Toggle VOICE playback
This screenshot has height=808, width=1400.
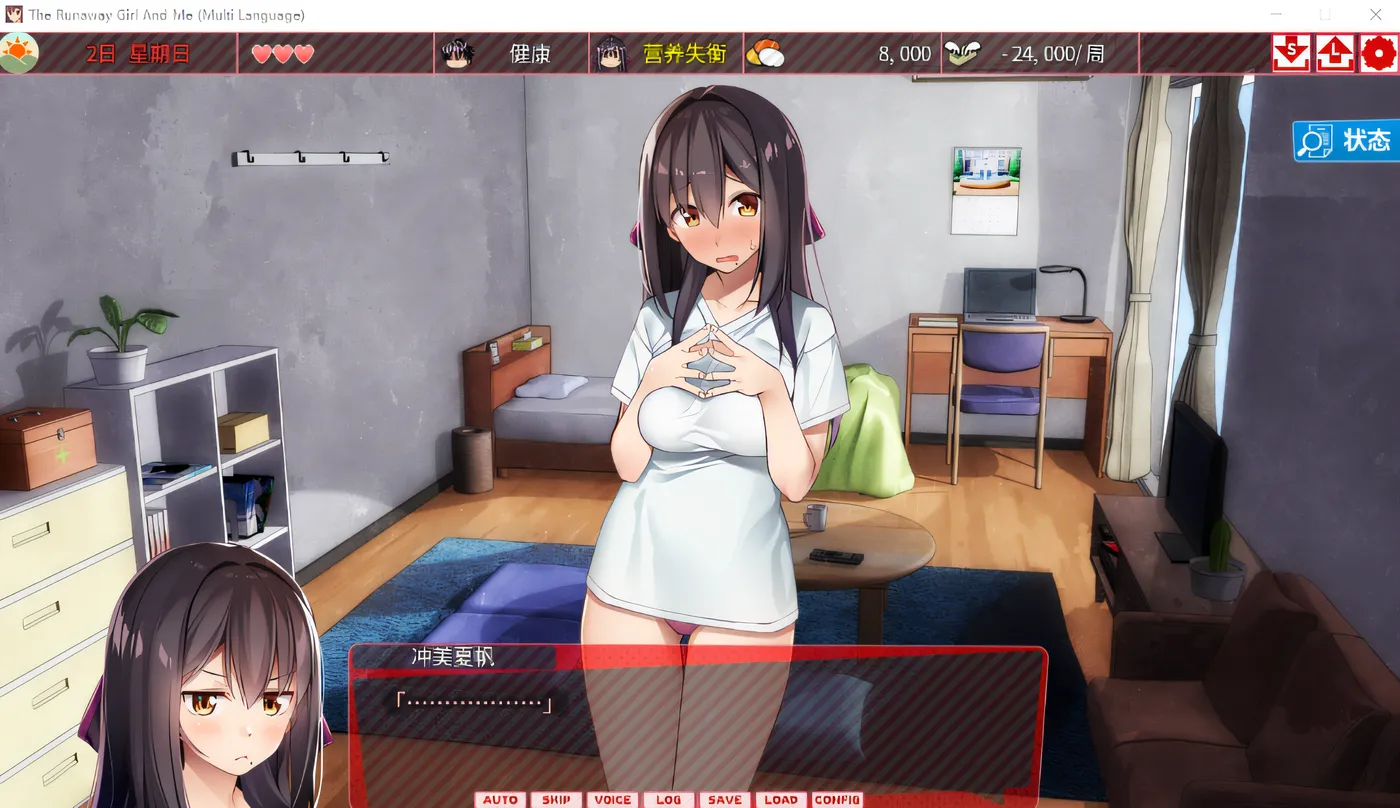pos(613,798)
